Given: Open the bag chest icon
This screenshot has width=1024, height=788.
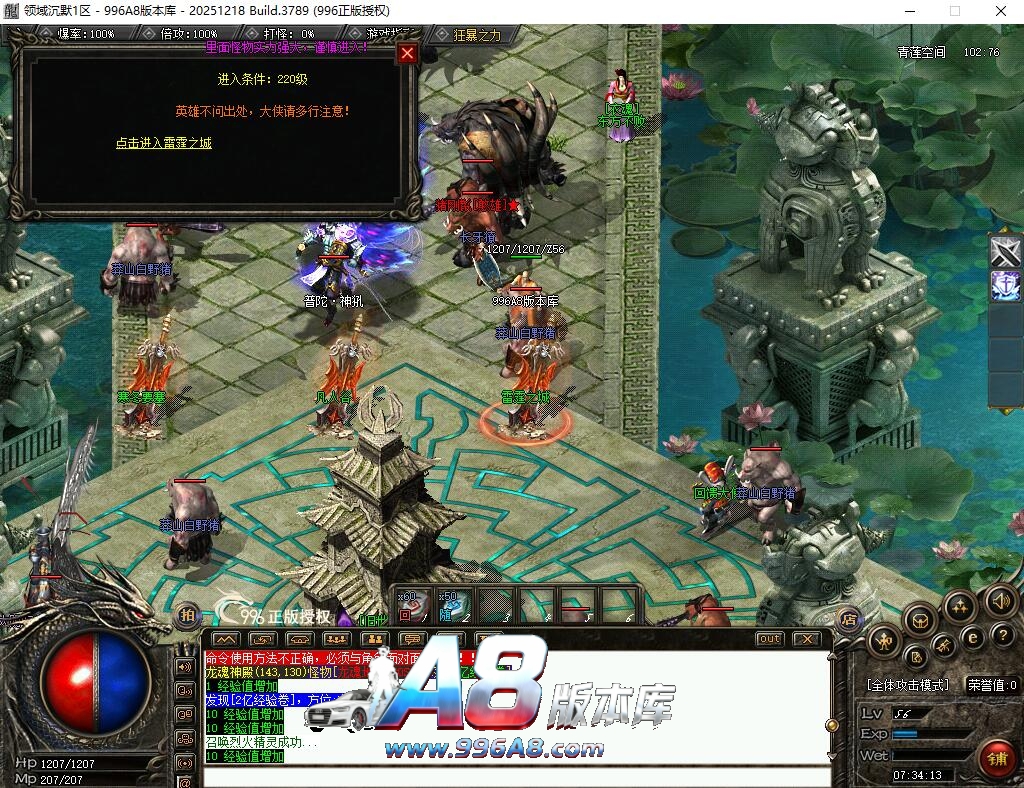Looking at the screenshot, I should pos(919,621).
